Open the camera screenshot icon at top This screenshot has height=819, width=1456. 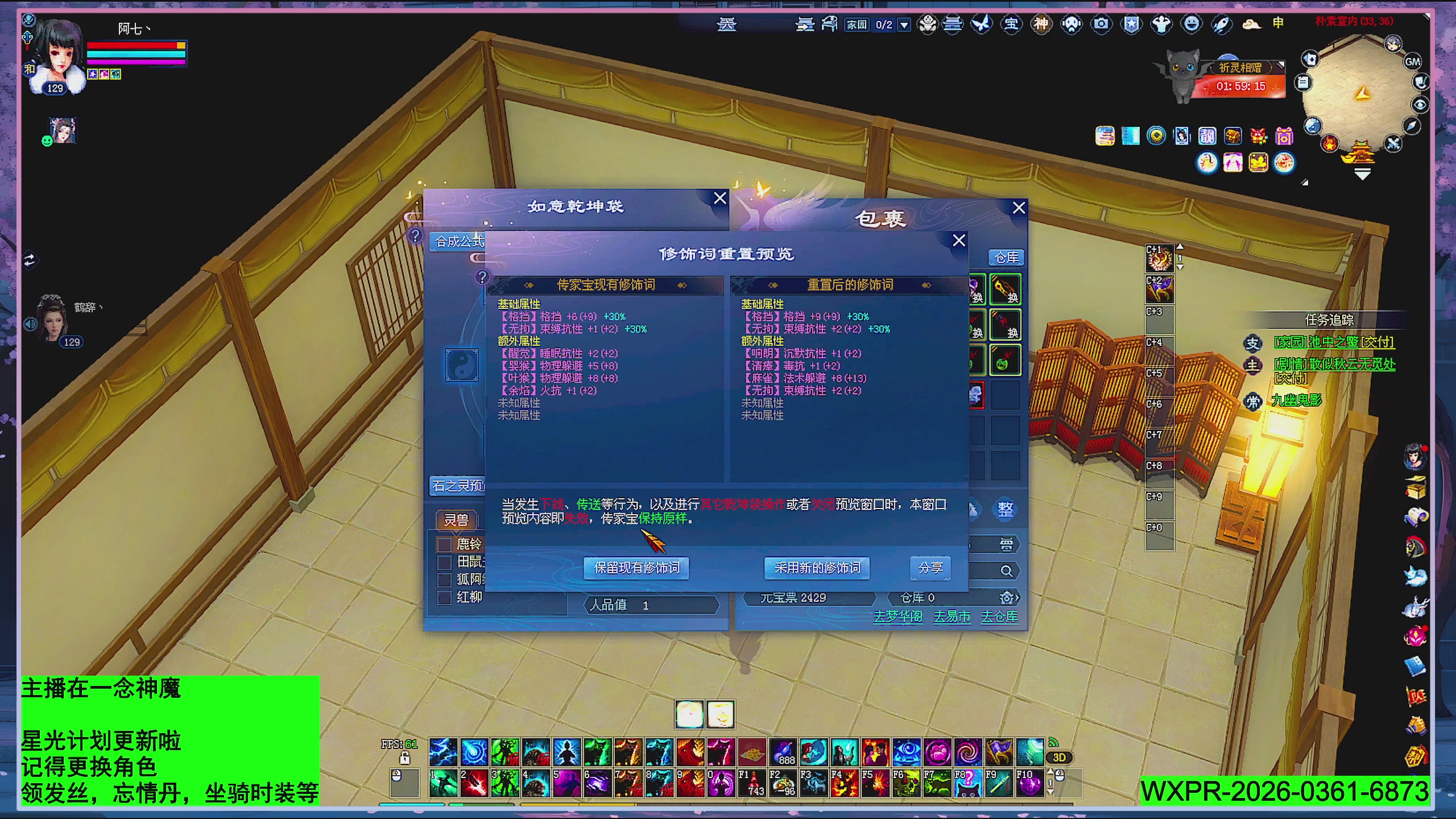1102,24
